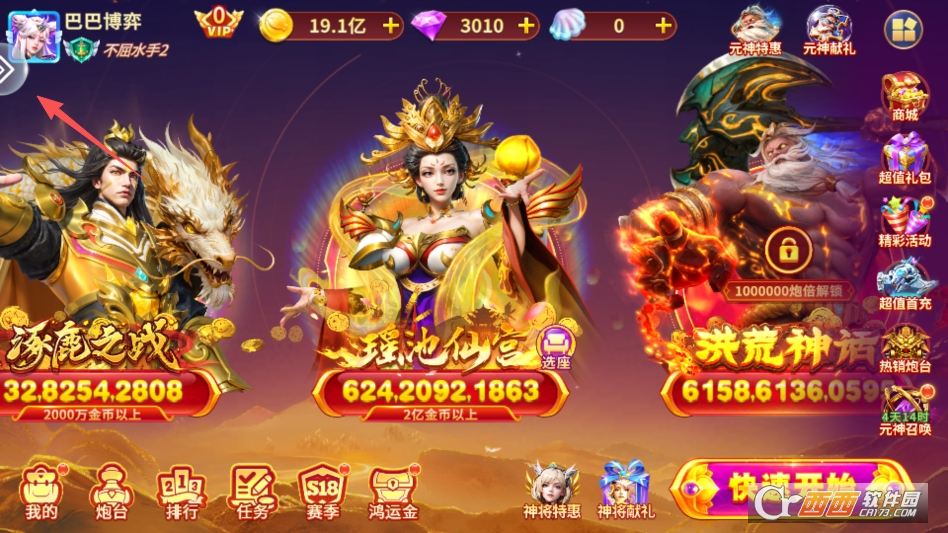Add more purple diamonds with plus button

pos(528,26)
